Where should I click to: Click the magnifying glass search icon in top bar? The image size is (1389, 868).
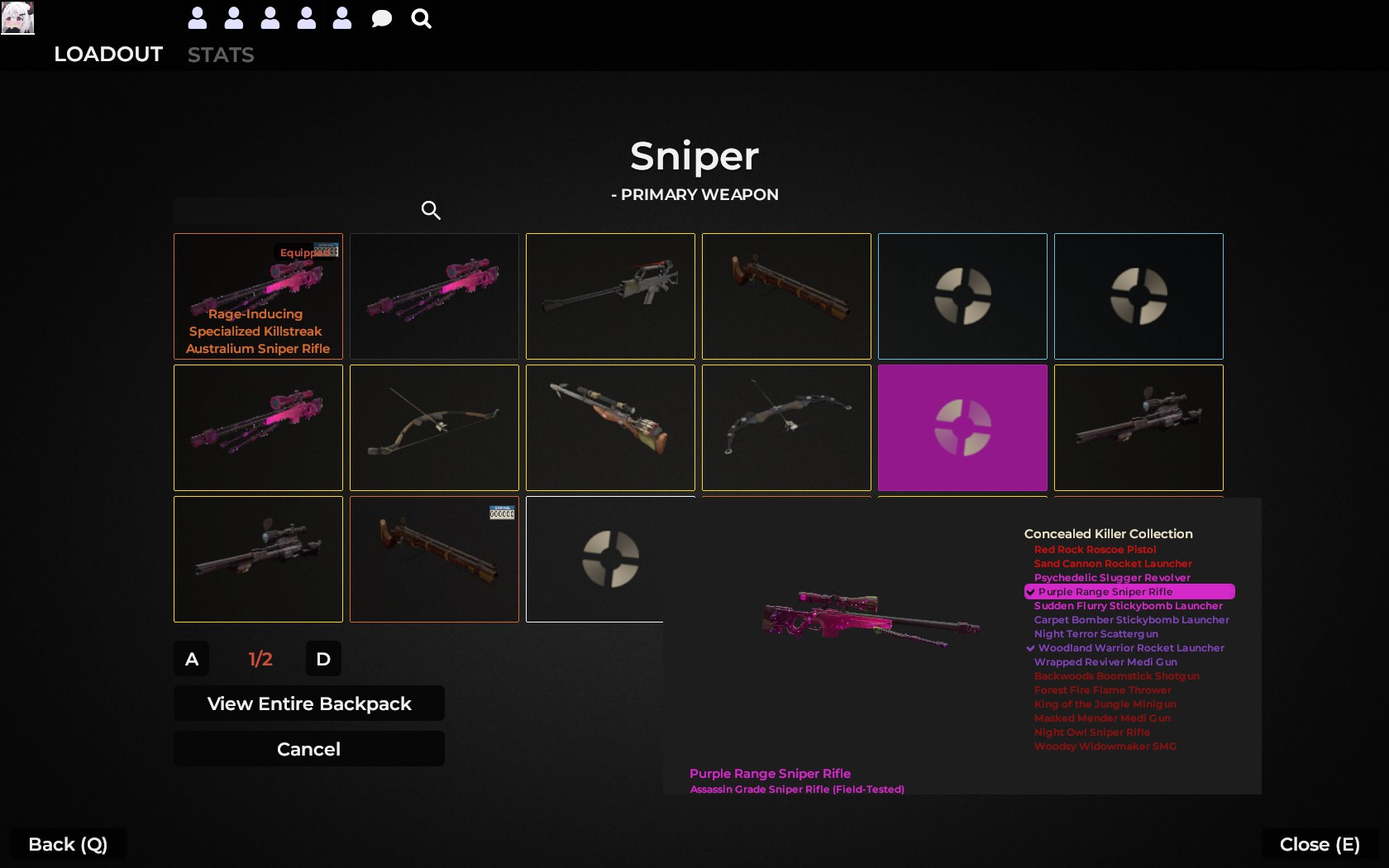tap(421, 18)
